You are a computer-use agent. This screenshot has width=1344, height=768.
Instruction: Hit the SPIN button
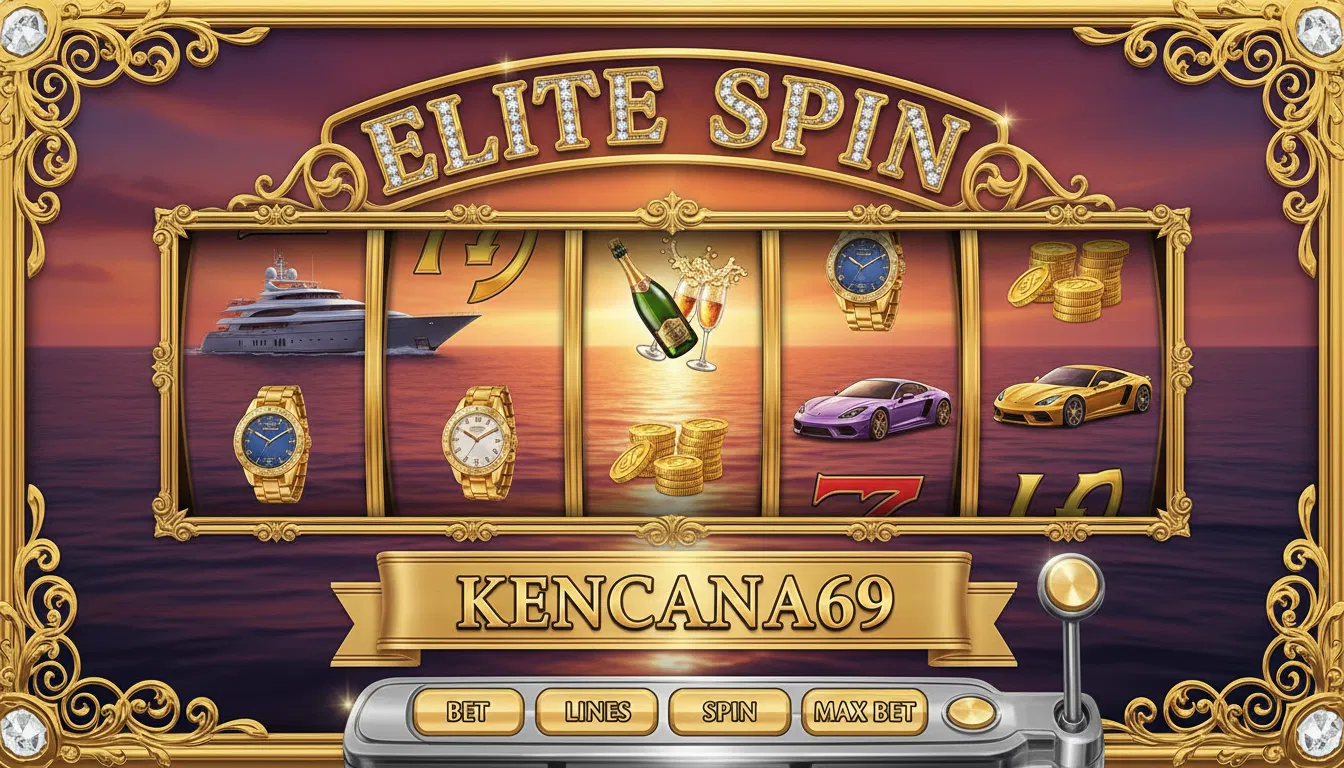[729, 712]
